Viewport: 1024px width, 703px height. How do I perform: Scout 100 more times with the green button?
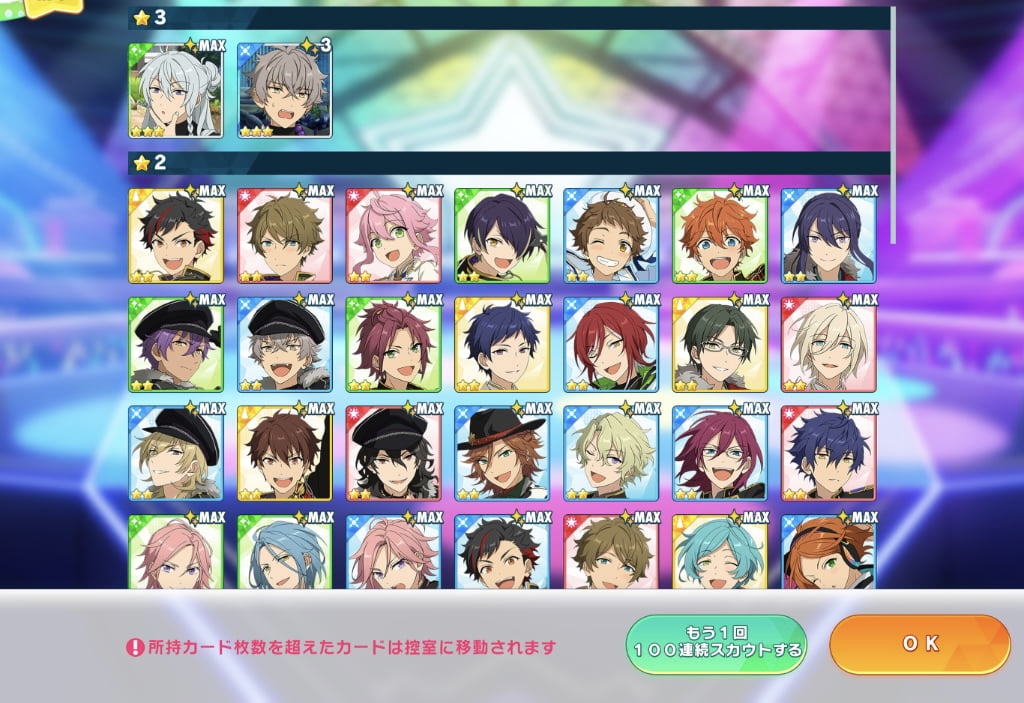(716, 644)
